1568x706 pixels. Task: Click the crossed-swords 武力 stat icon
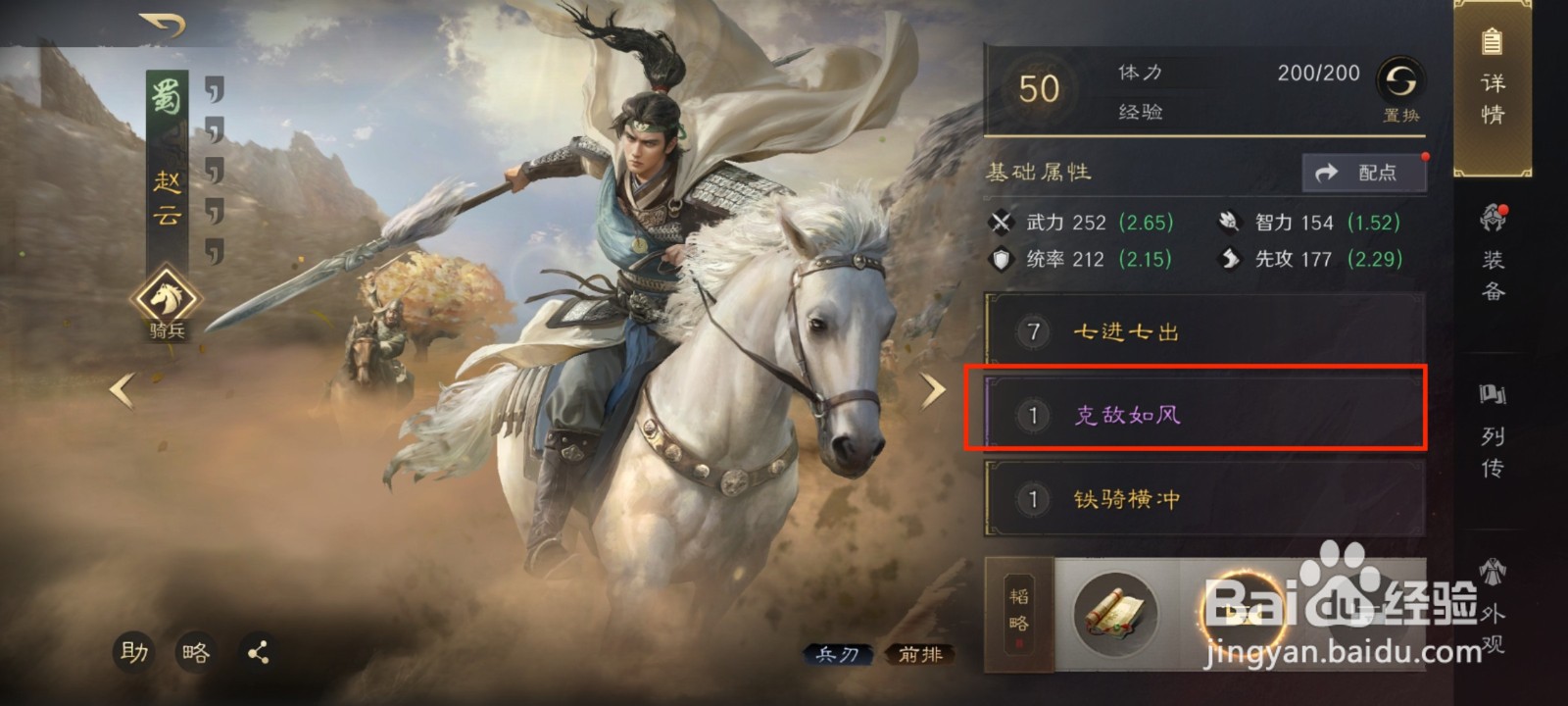1001,222
